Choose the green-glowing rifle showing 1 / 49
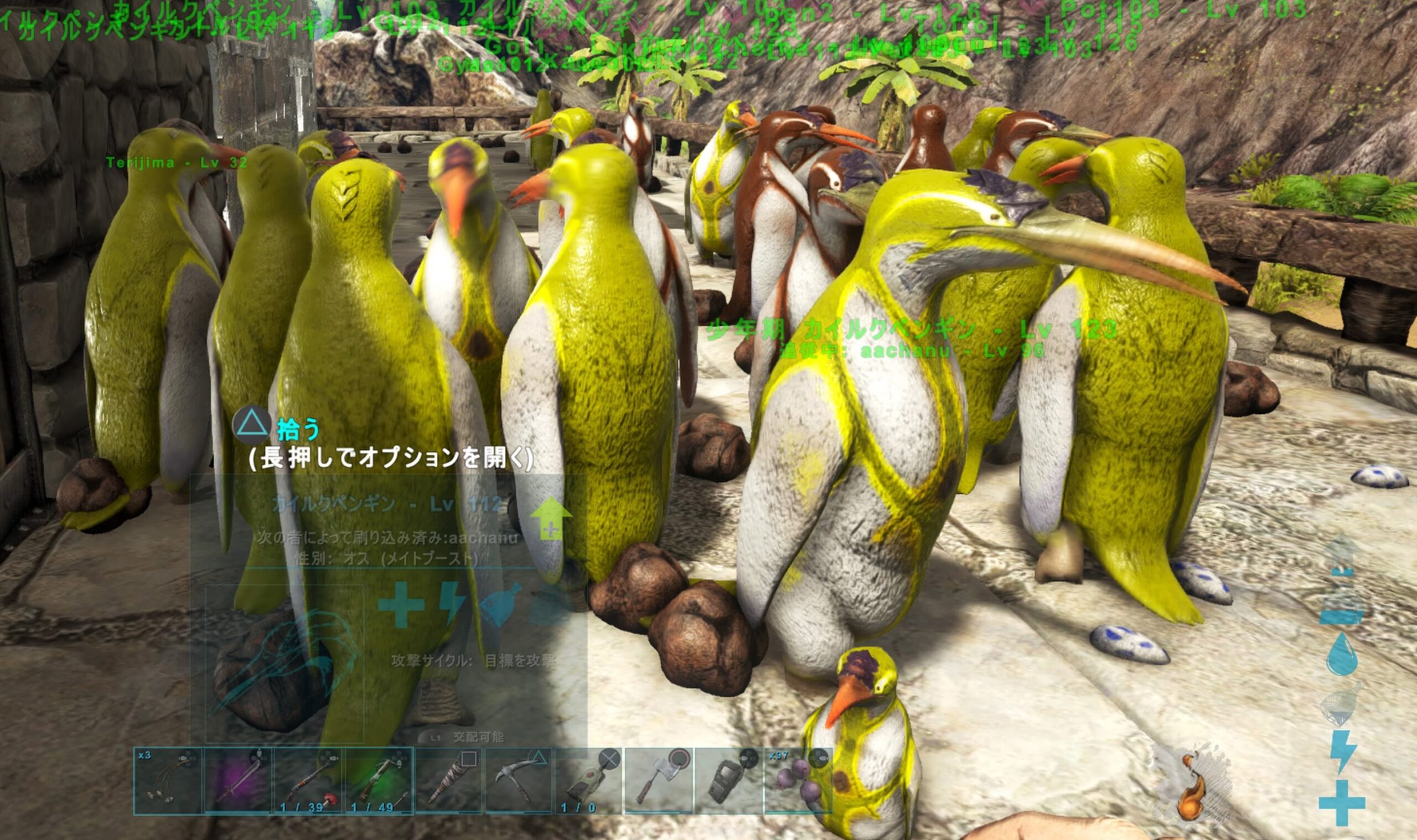Viewport: 1417px width, 840px height. 379,781
